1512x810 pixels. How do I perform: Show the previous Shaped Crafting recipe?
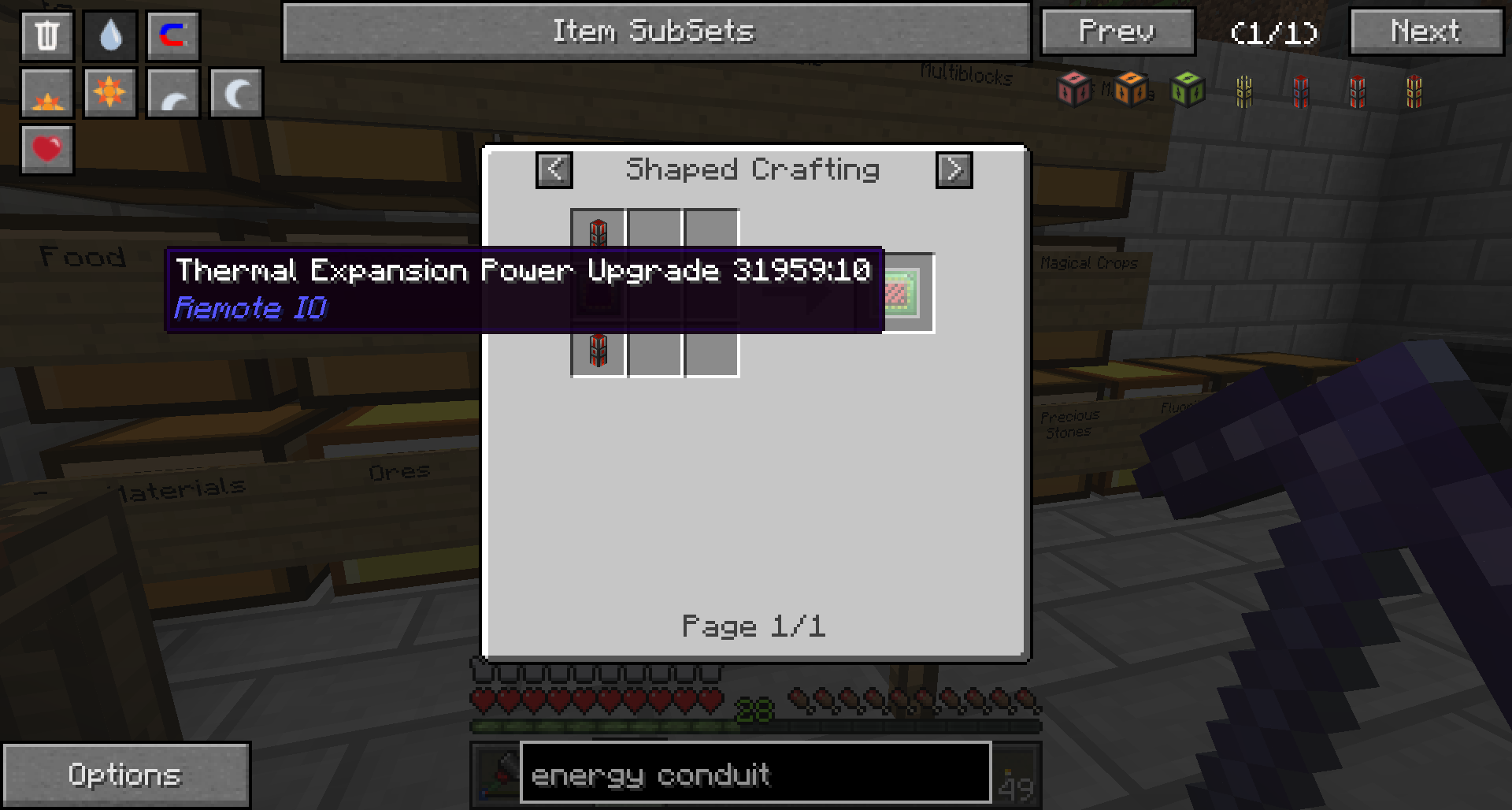pyautogui.click(x=554, y=169)
